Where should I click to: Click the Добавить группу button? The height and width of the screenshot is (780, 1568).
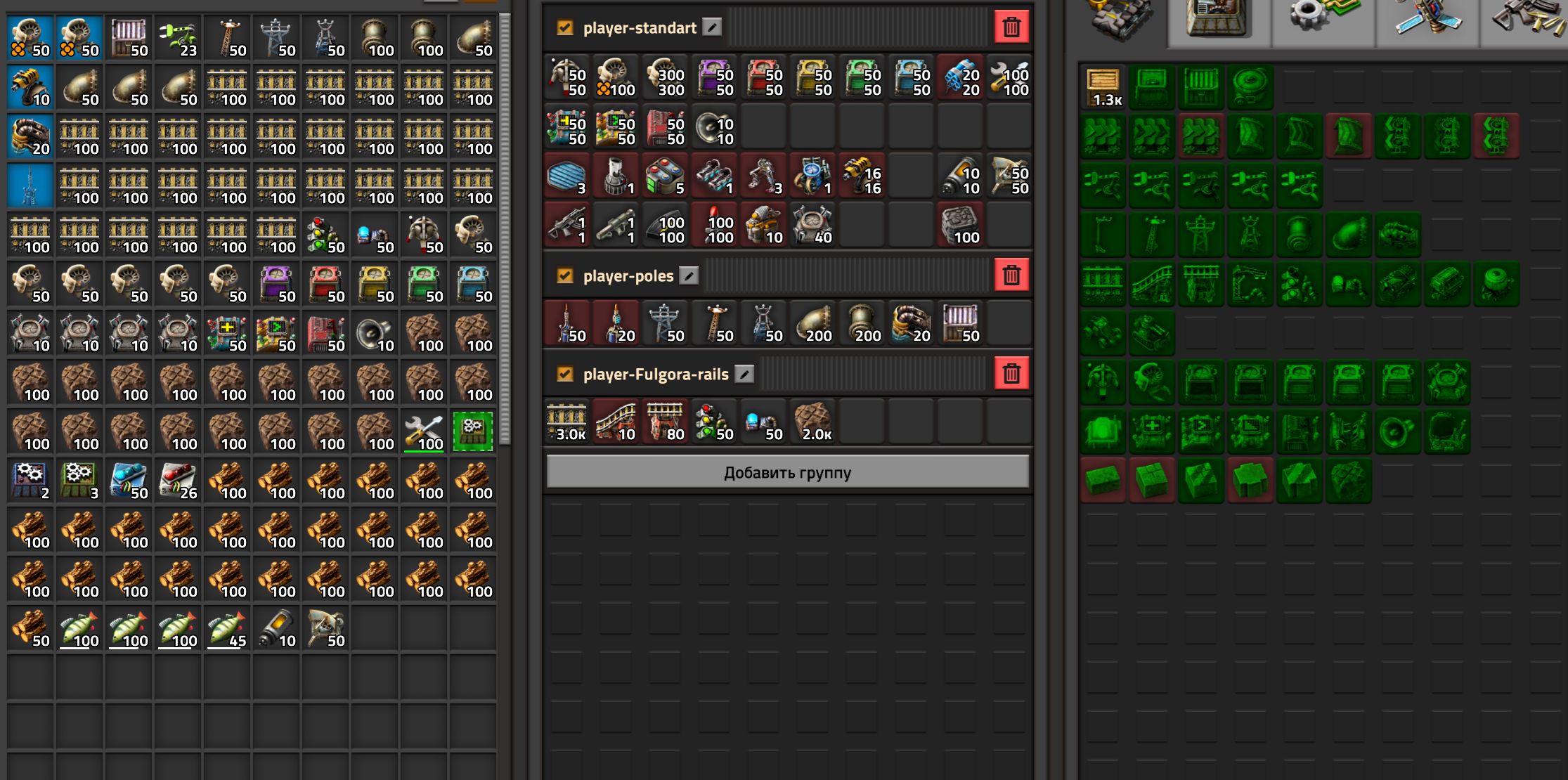pyautogui.click(x=787, y=472)
